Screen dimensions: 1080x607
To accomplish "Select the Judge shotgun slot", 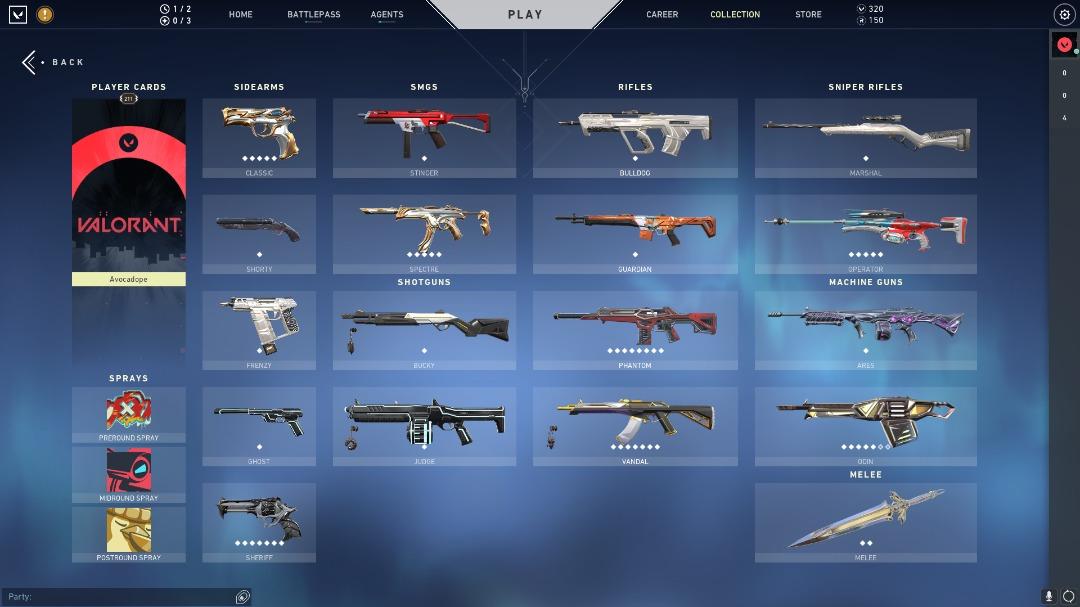I will pyautogui.click(x=424, y=426).
